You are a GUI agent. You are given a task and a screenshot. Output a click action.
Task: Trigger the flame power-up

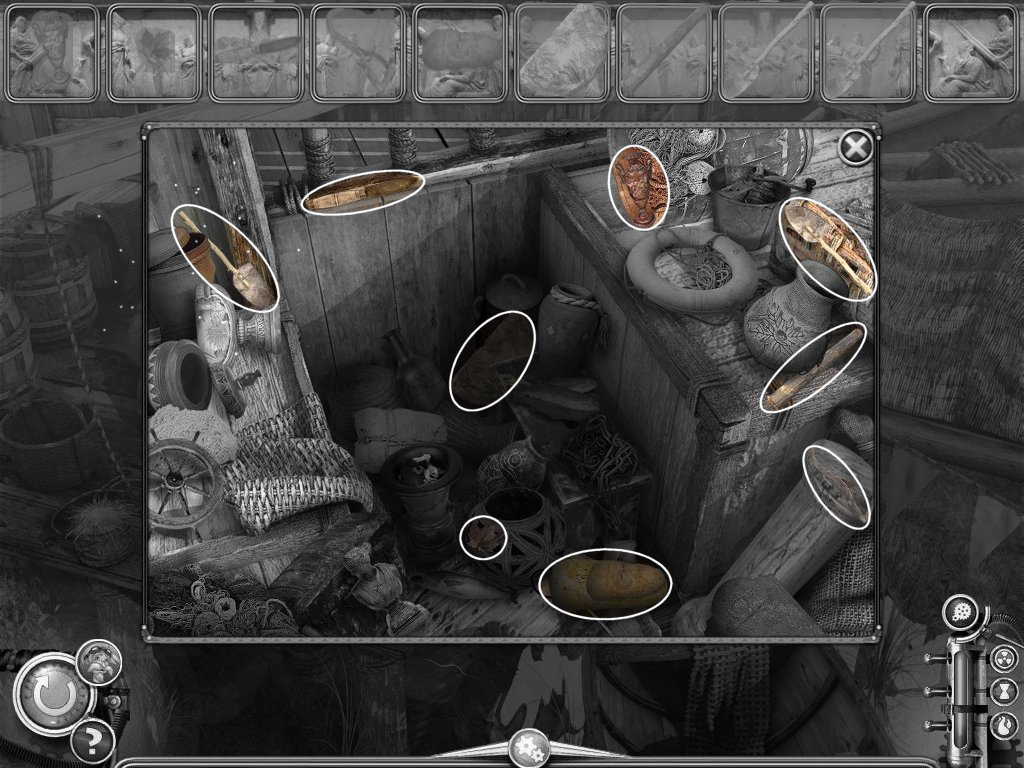click(1002, 723)
